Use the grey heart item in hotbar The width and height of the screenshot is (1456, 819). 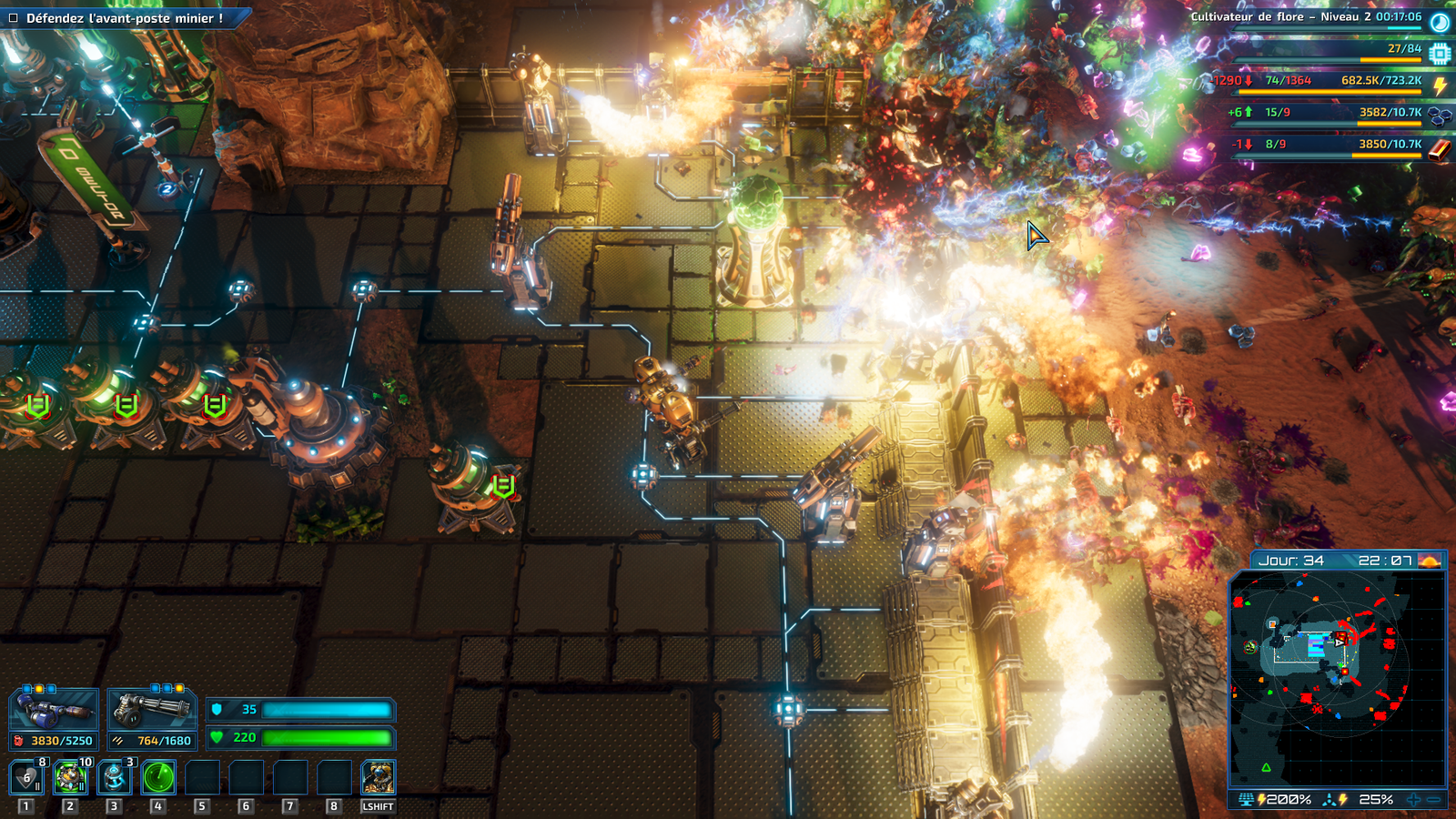click(x=26, y=778)
